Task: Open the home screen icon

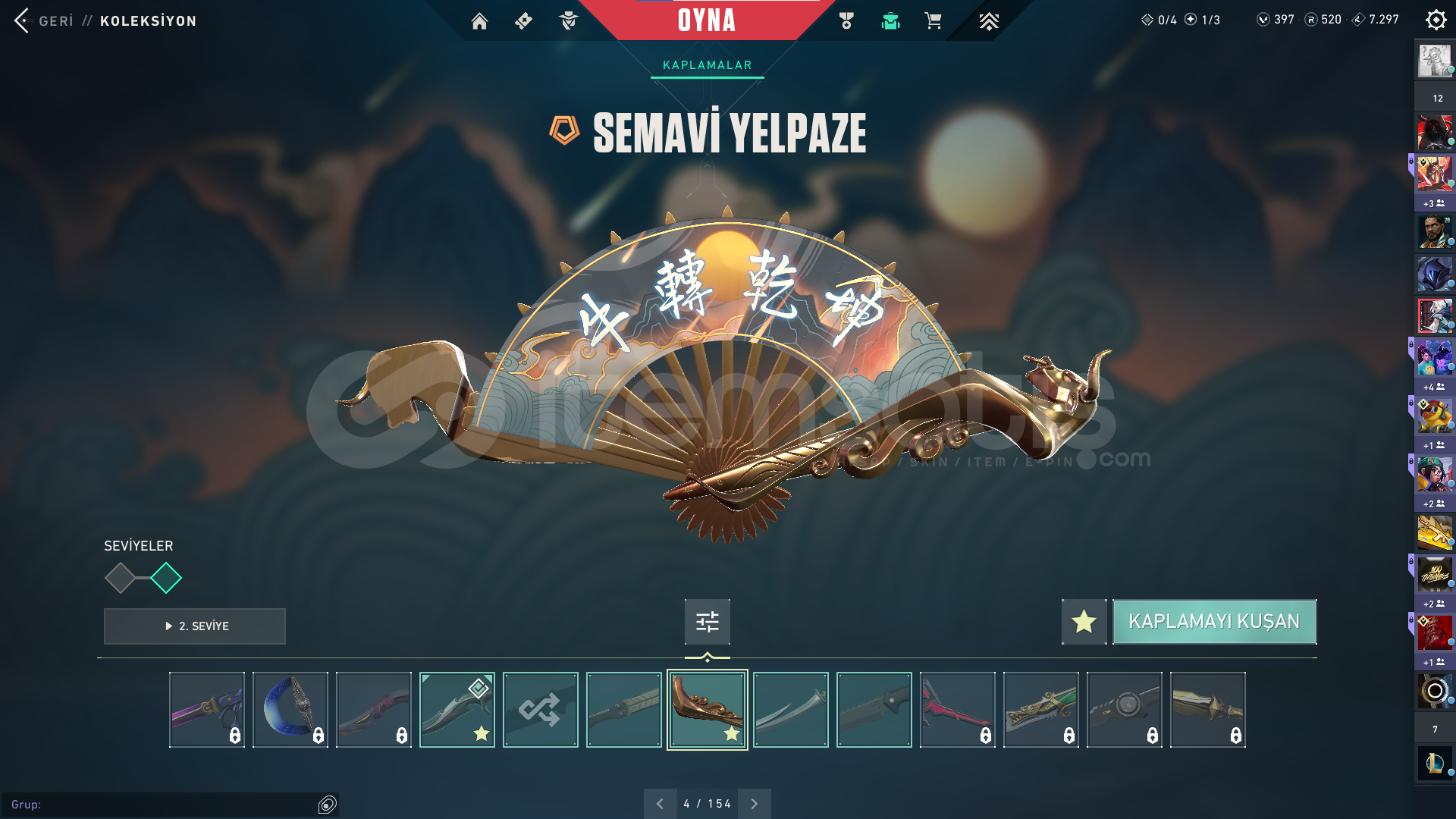Action: tap(479, 21)
